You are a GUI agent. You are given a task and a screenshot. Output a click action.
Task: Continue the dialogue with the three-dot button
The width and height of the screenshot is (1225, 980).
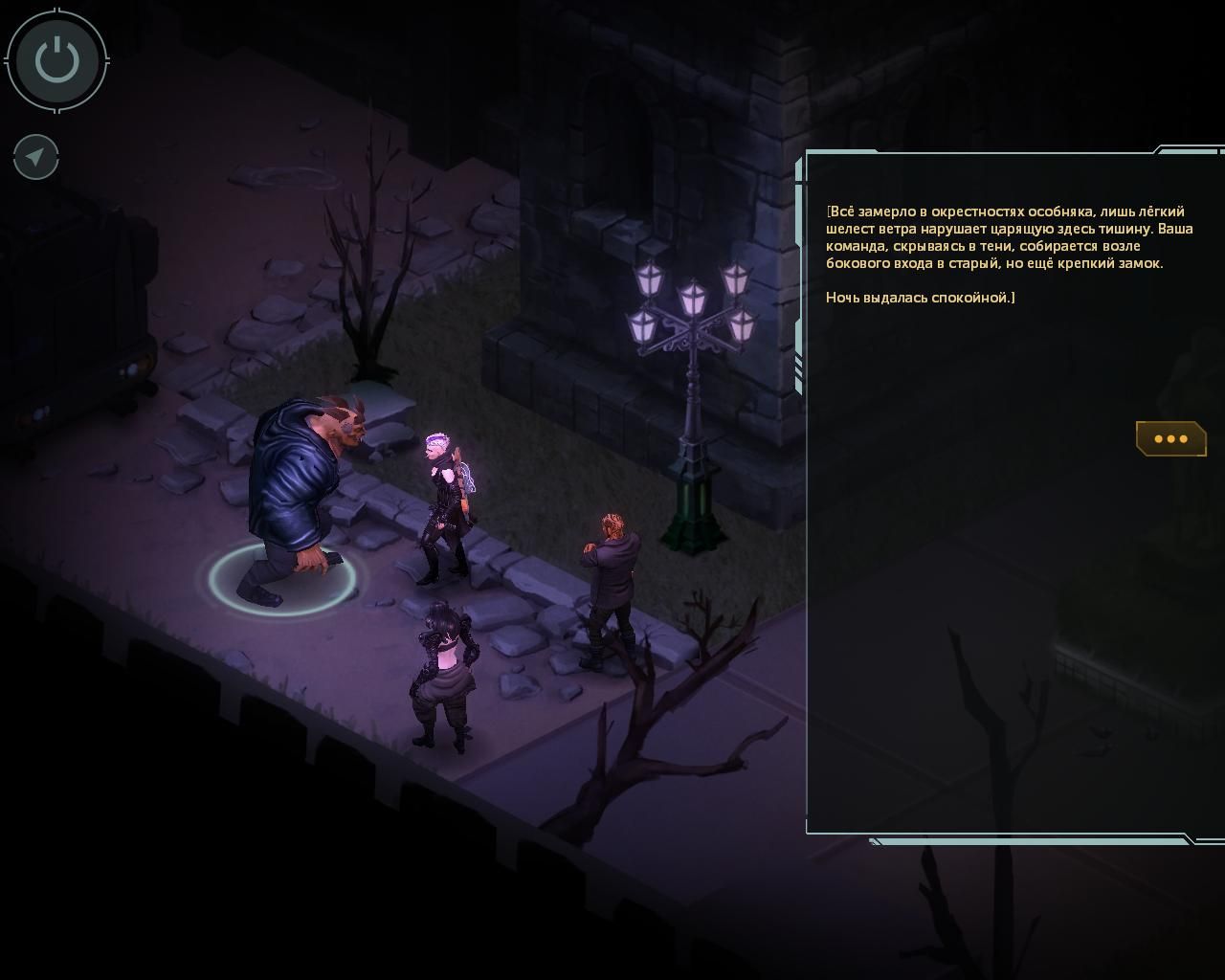tap(1170, 438)
